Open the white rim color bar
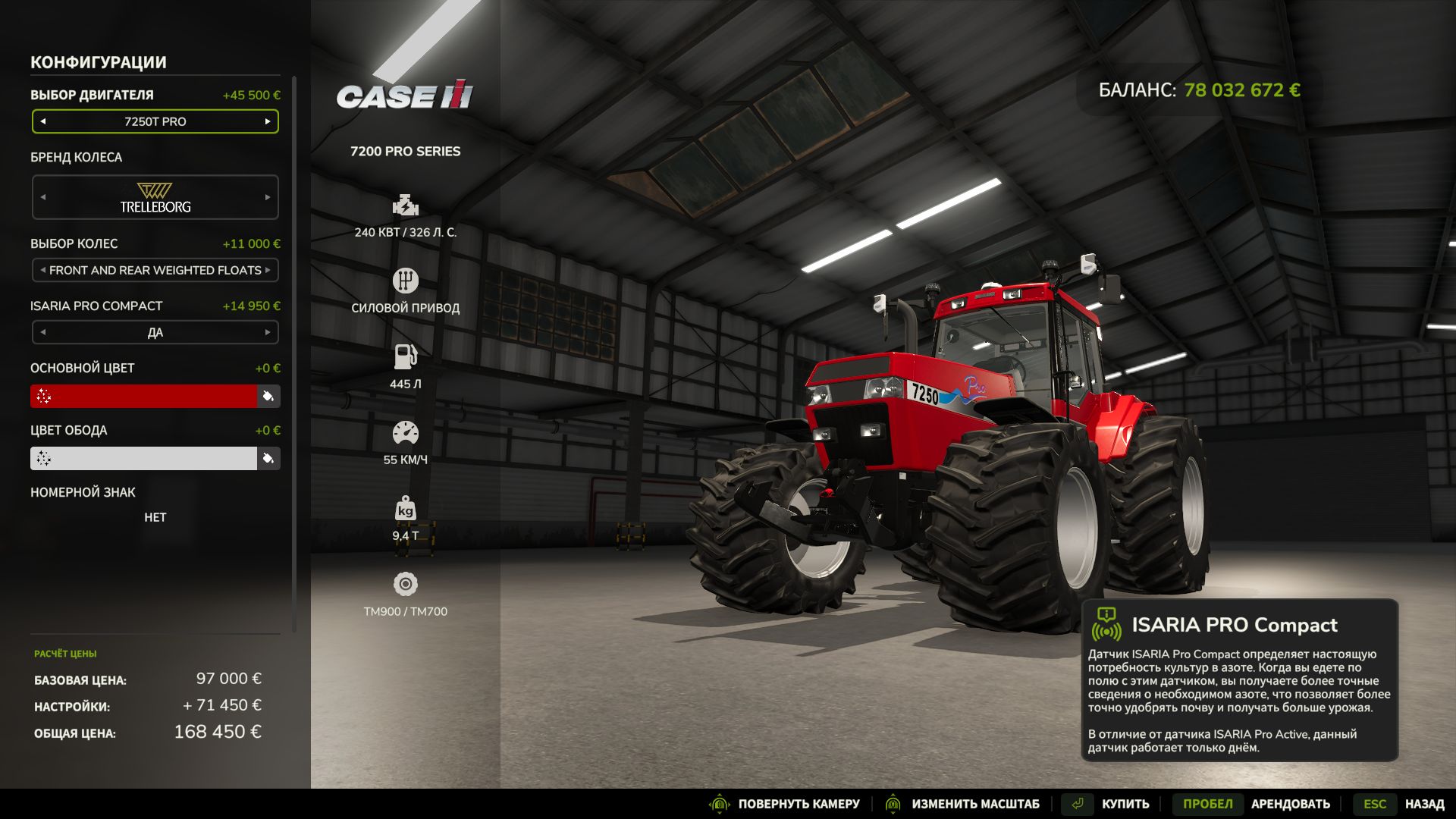 144,458
